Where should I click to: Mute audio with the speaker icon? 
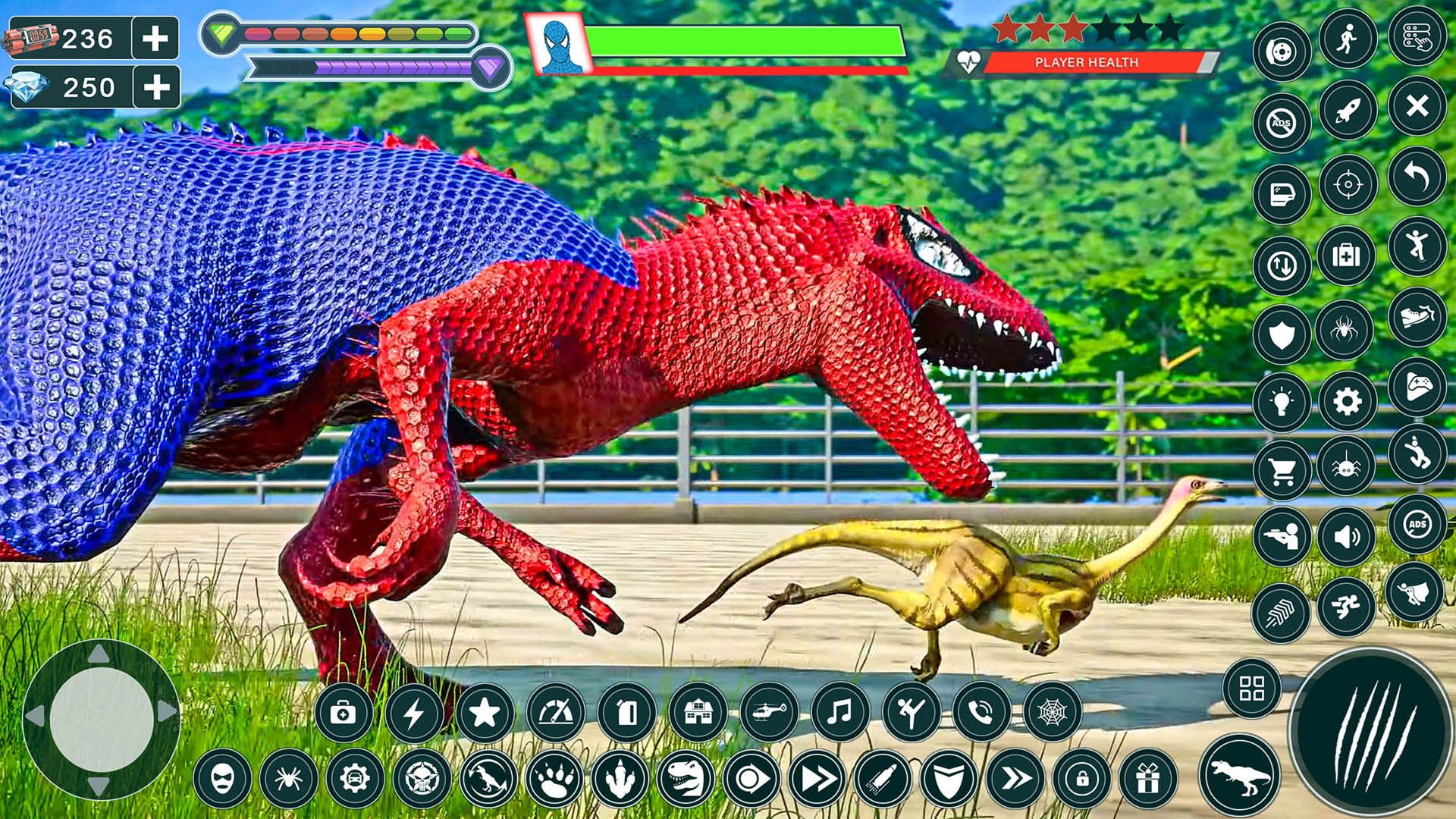[1348, 535]
